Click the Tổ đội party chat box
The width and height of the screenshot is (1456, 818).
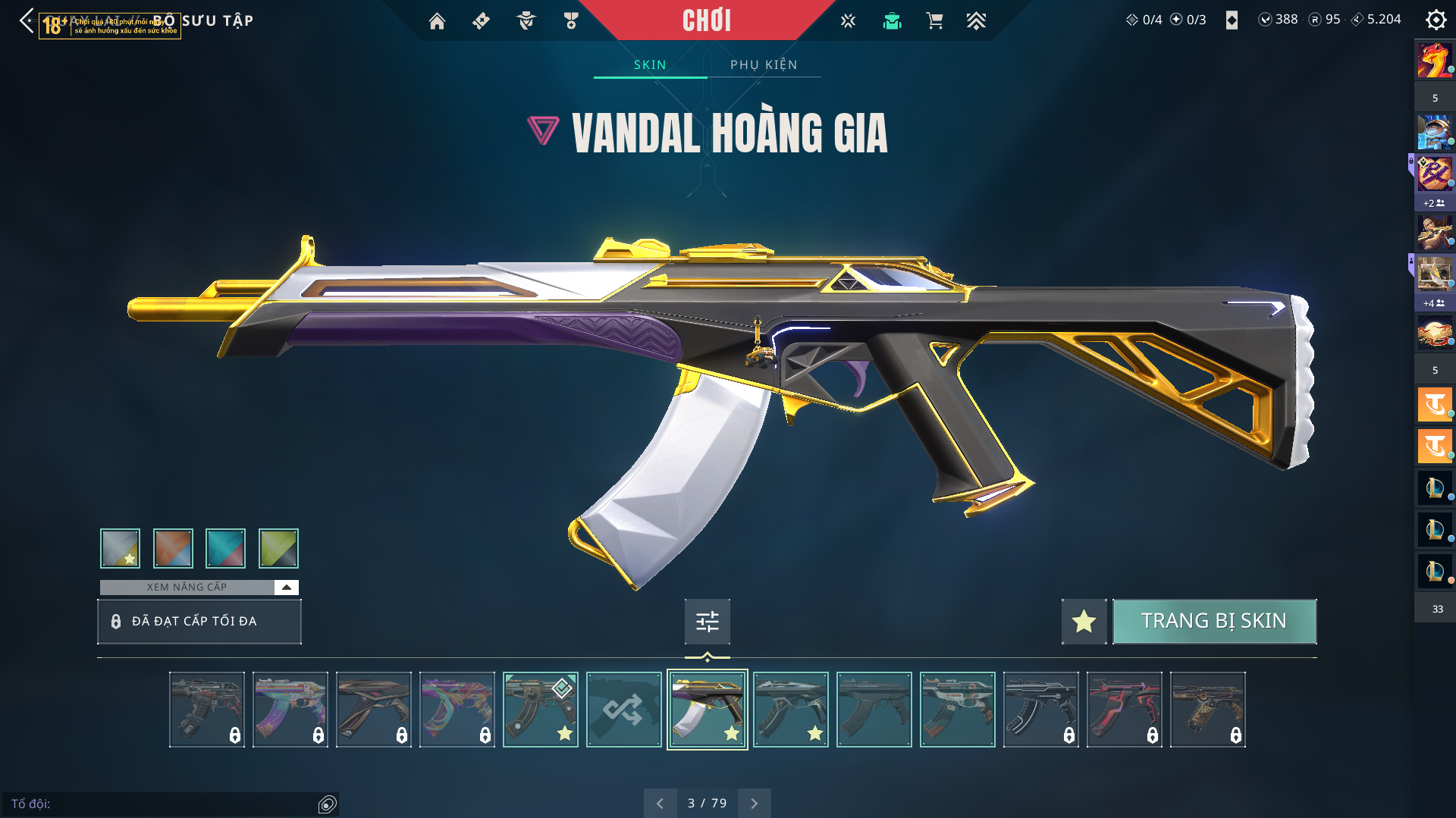163,804
